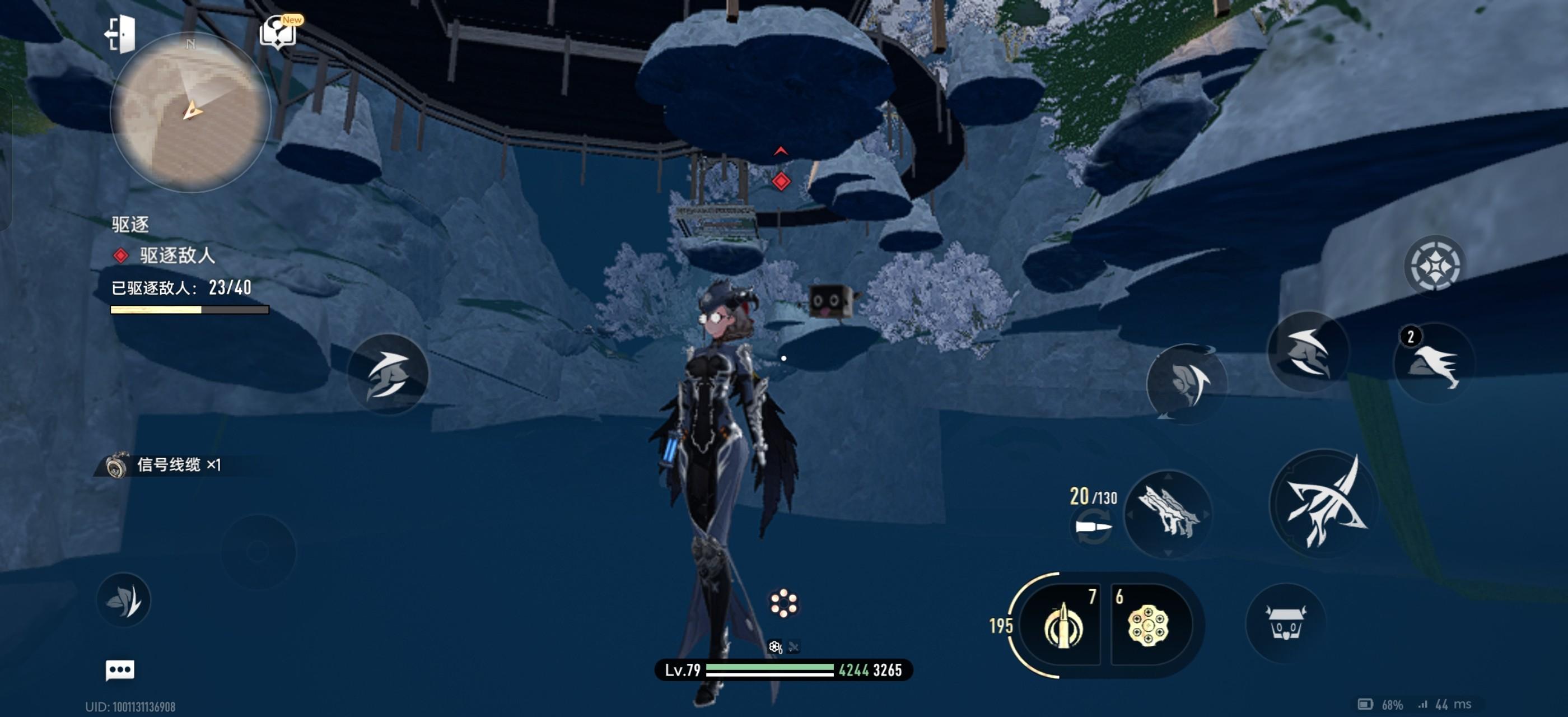Reload with the bullet reload icon

pos(1093,527)
